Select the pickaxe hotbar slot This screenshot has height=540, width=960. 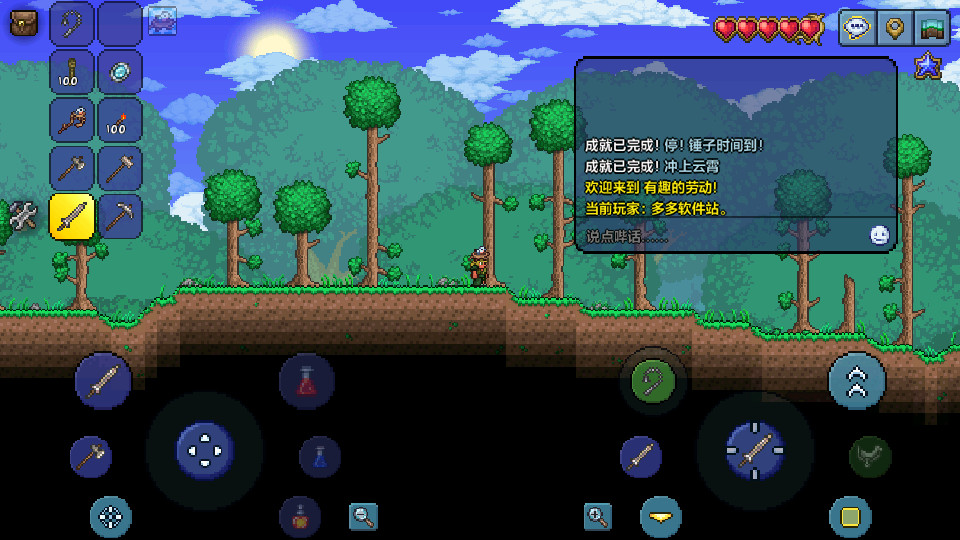point(120,216)
